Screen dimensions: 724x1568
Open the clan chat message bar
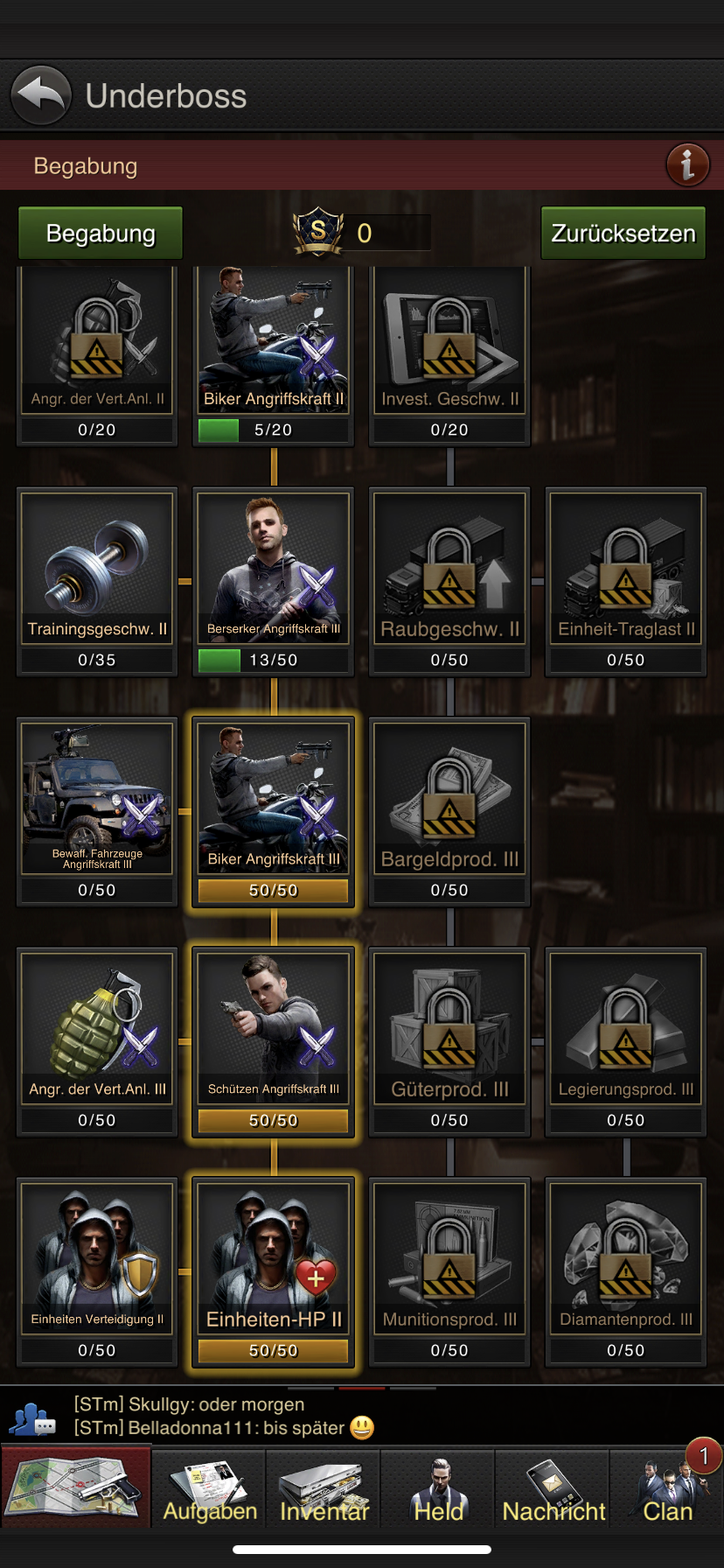[362, 1417]
